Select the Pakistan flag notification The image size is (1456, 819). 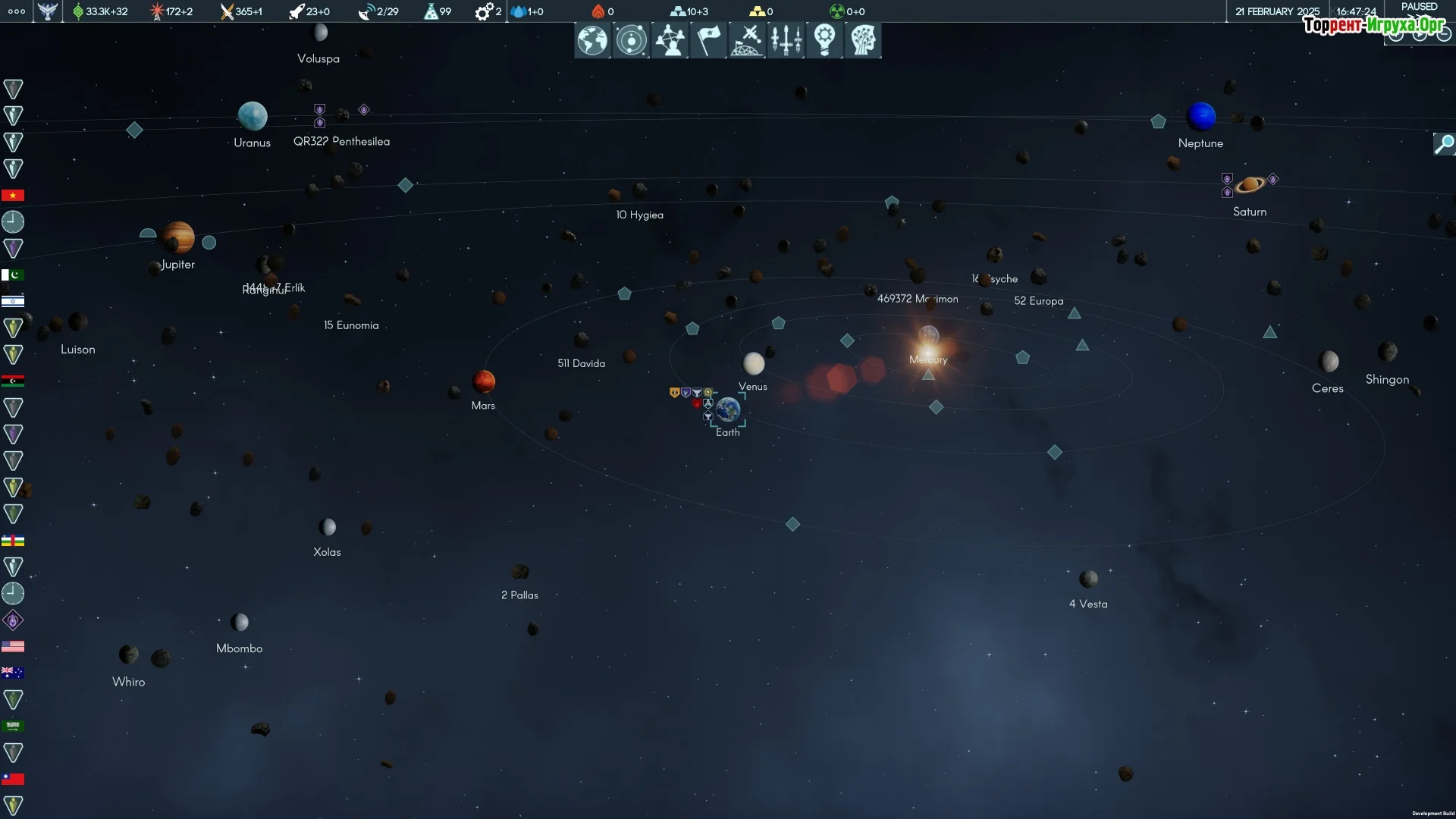[13, 275]
